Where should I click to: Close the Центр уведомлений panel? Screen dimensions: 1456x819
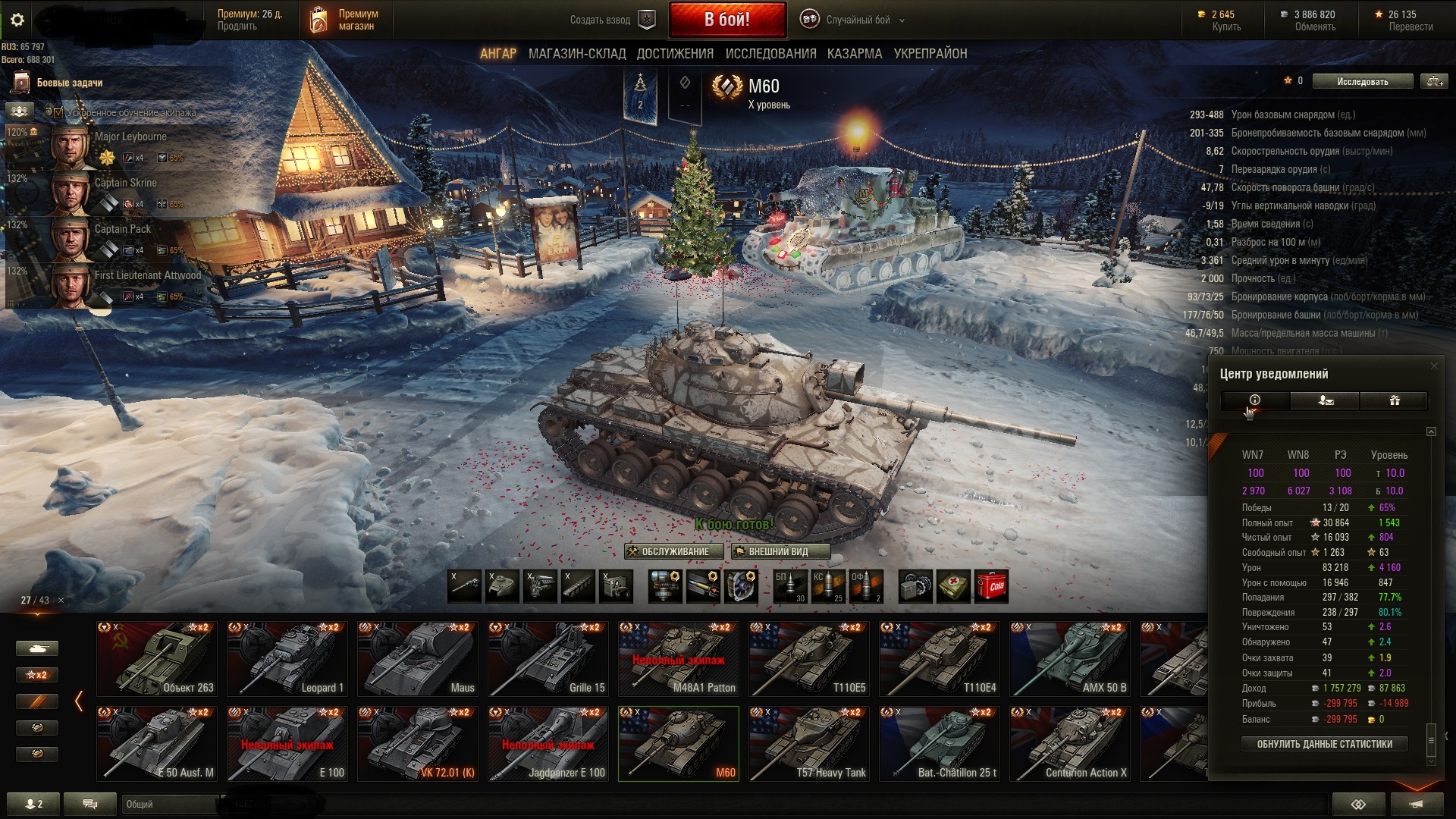pos(1433,366)
